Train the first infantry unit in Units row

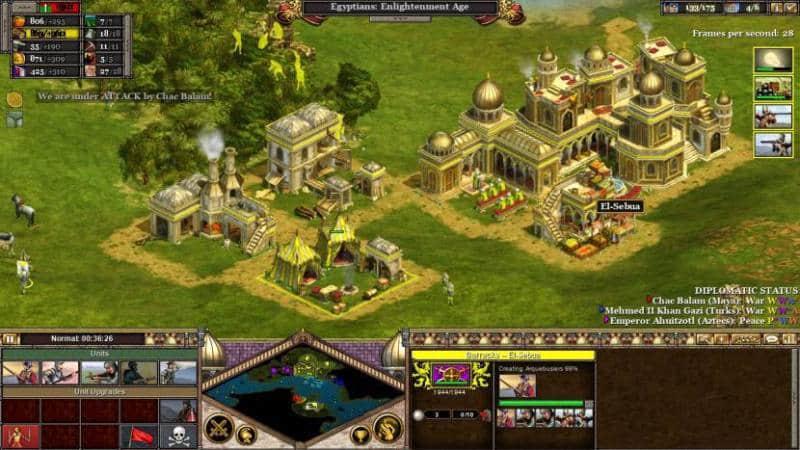[x=19, y=373]
